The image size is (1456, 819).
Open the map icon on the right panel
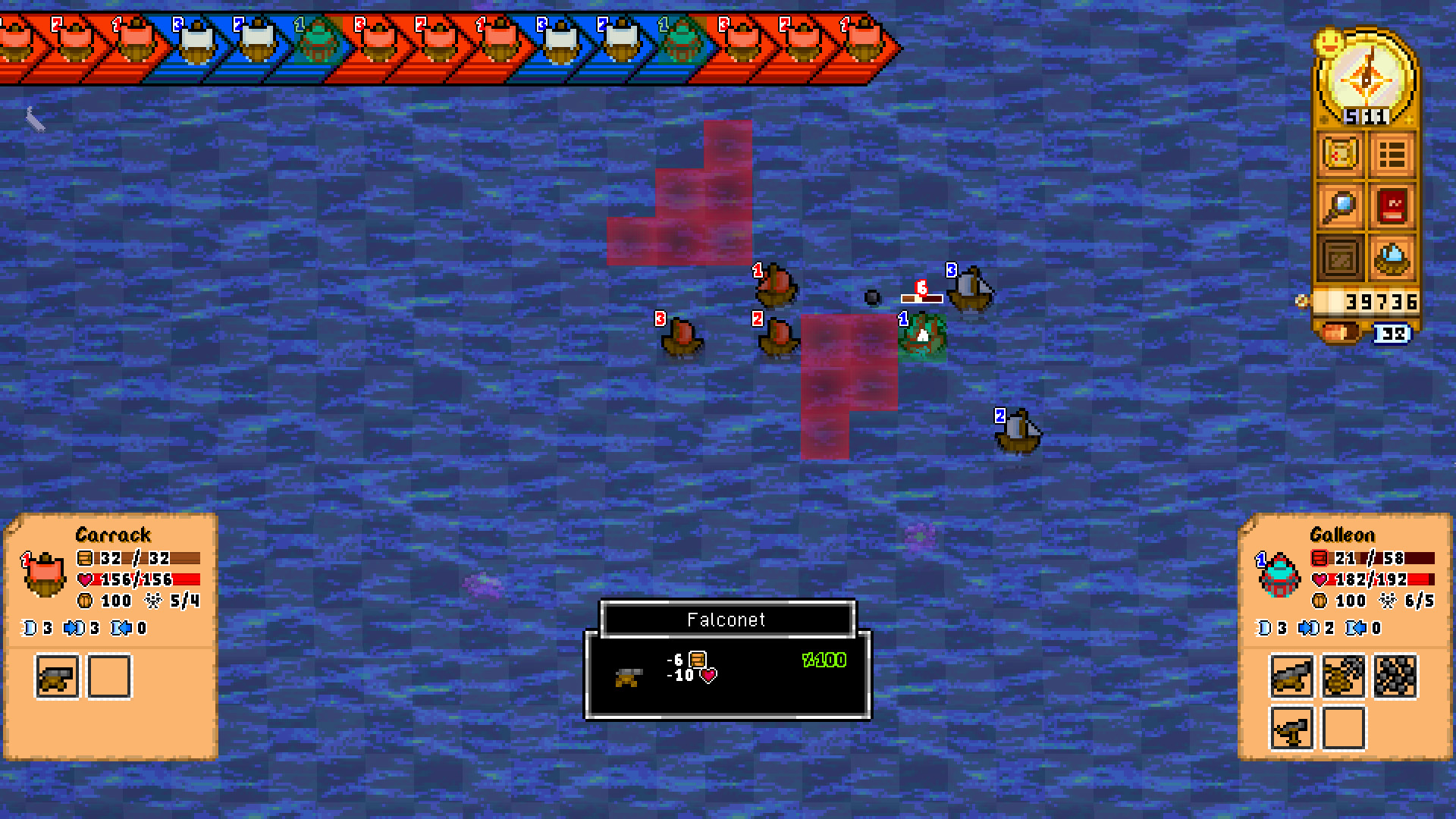1338,153
